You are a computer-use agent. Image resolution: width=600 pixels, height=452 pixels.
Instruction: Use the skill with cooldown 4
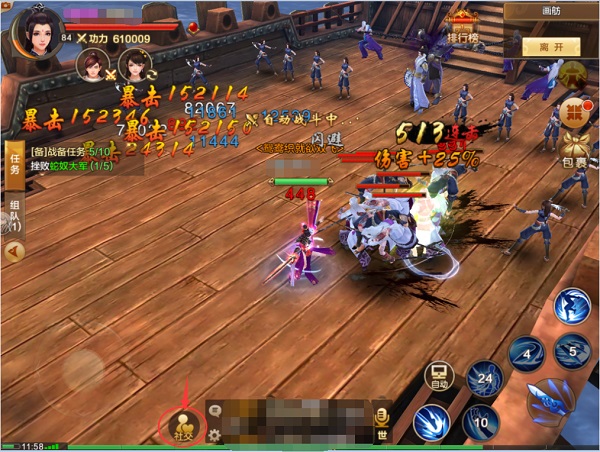[x=525, y=353]
